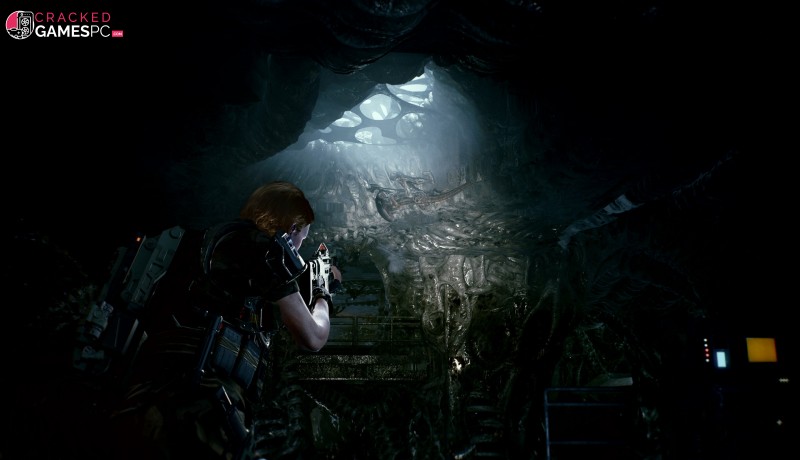800x460 pixels.
Task: Click the Cracked Games PC logo
Action: [x=63, y=25]
